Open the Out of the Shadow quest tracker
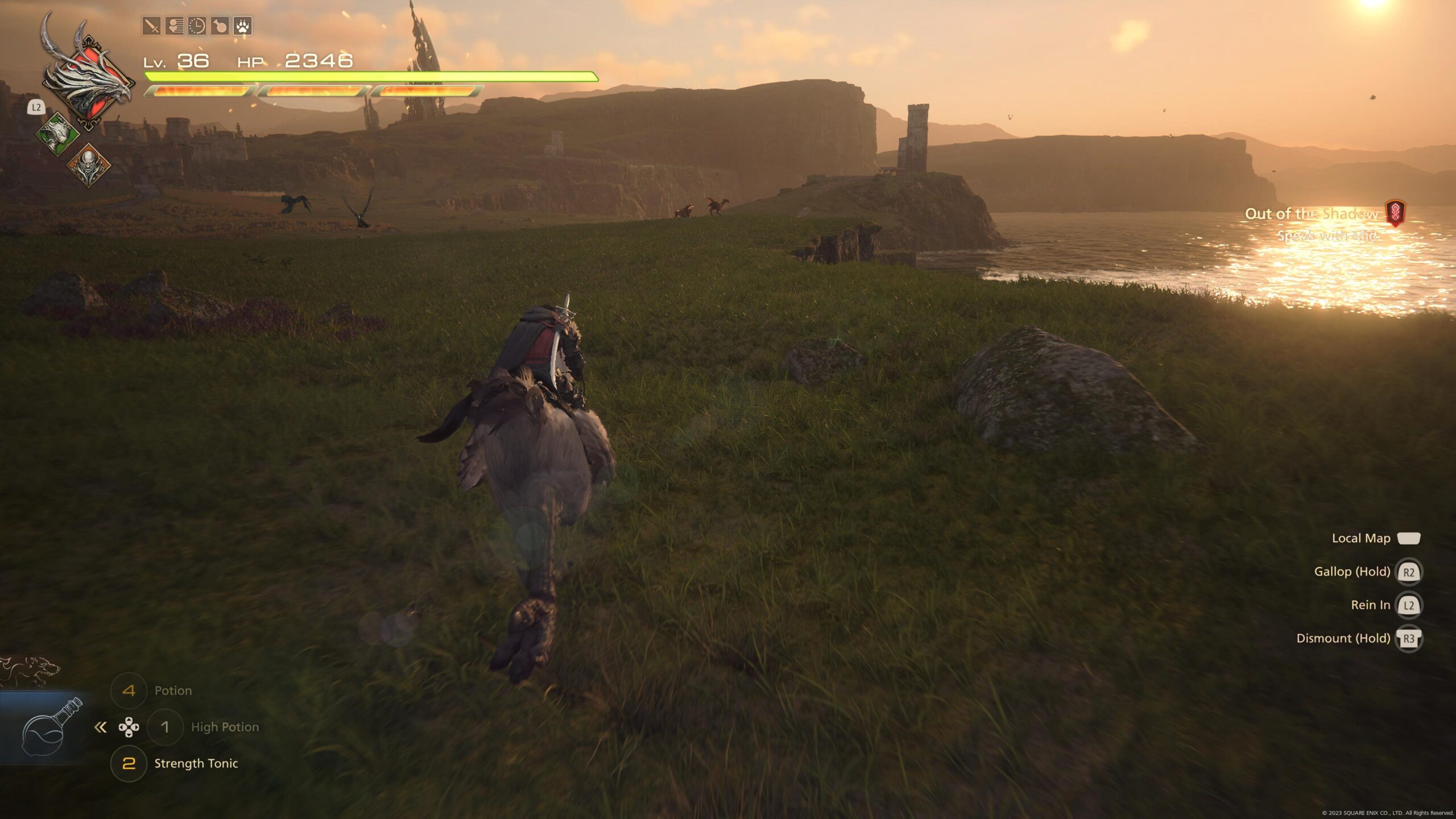This screenshot has width=1456, height=819. (x=1312, y=214)
